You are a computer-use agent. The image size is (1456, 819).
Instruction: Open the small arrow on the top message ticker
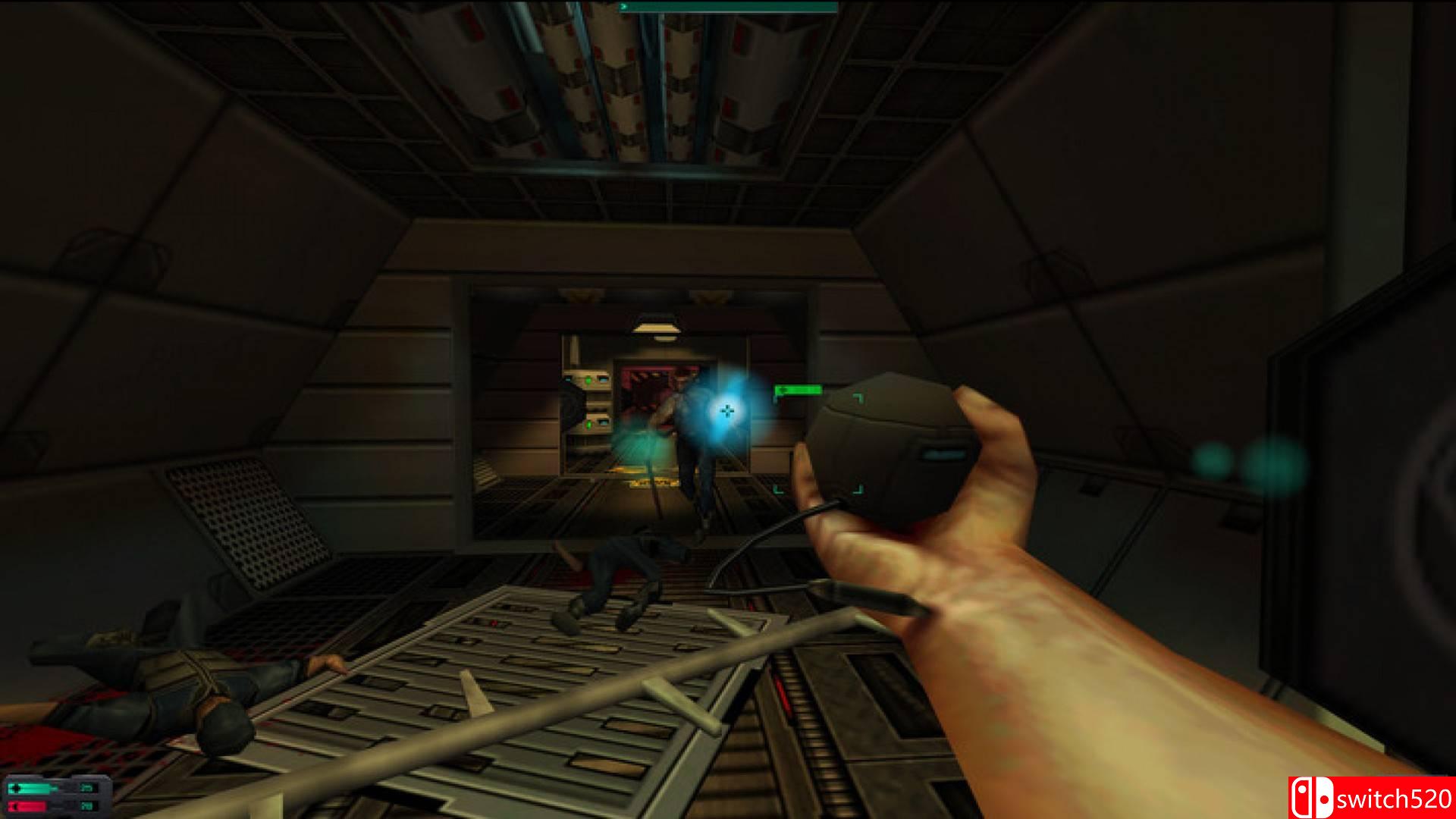[624, 7]
